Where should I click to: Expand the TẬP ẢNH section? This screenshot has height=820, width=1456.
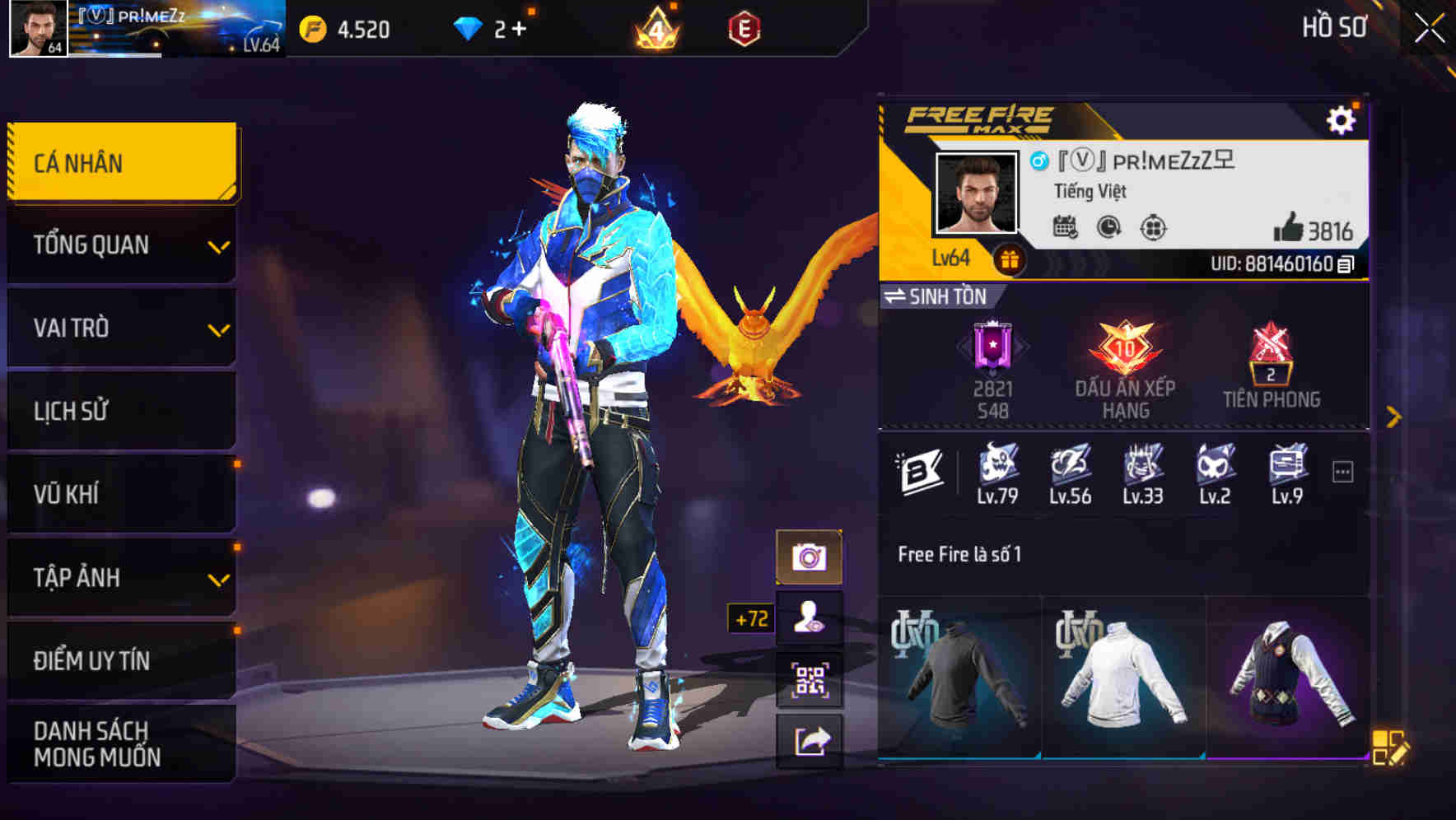click(x=120, y=577)
